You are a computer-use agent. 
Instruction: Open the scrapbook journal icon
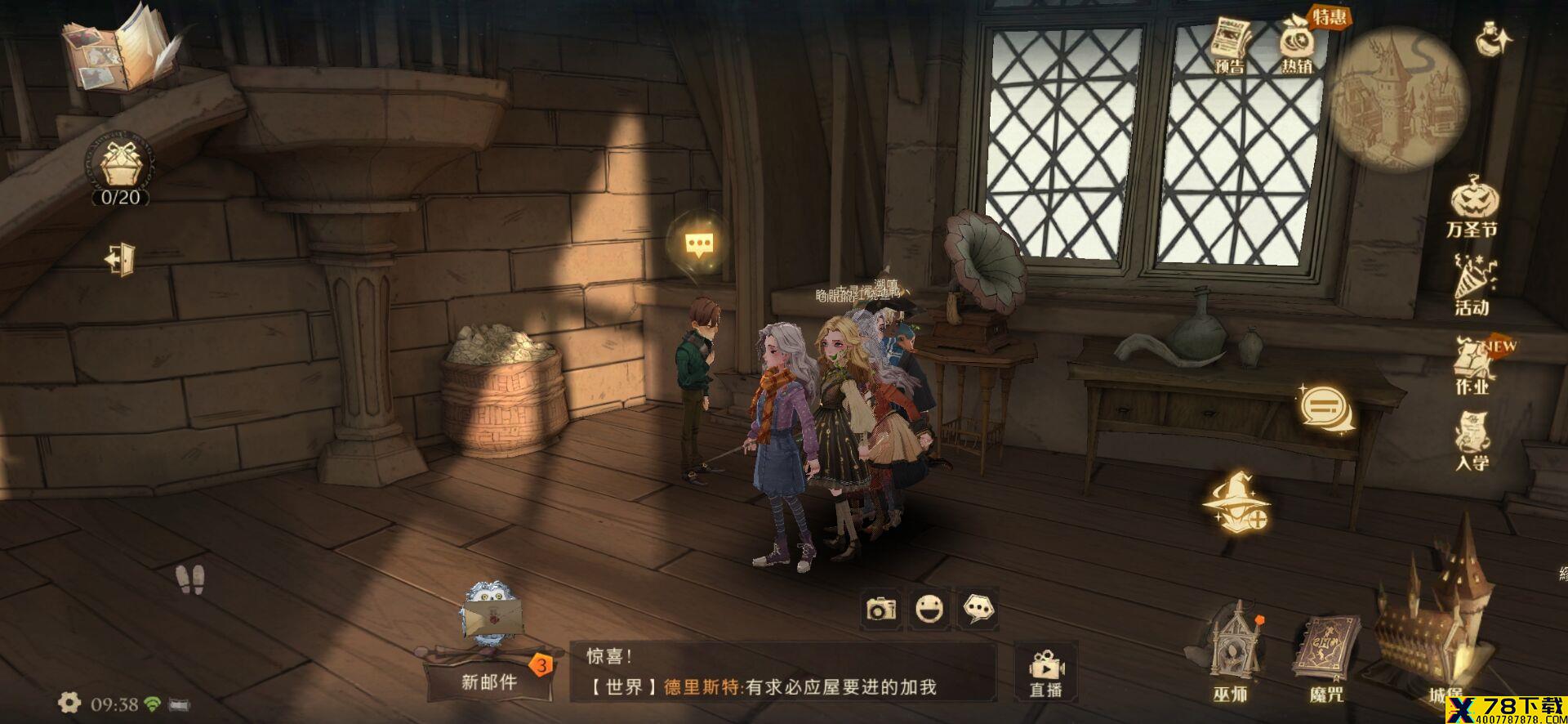121,47
